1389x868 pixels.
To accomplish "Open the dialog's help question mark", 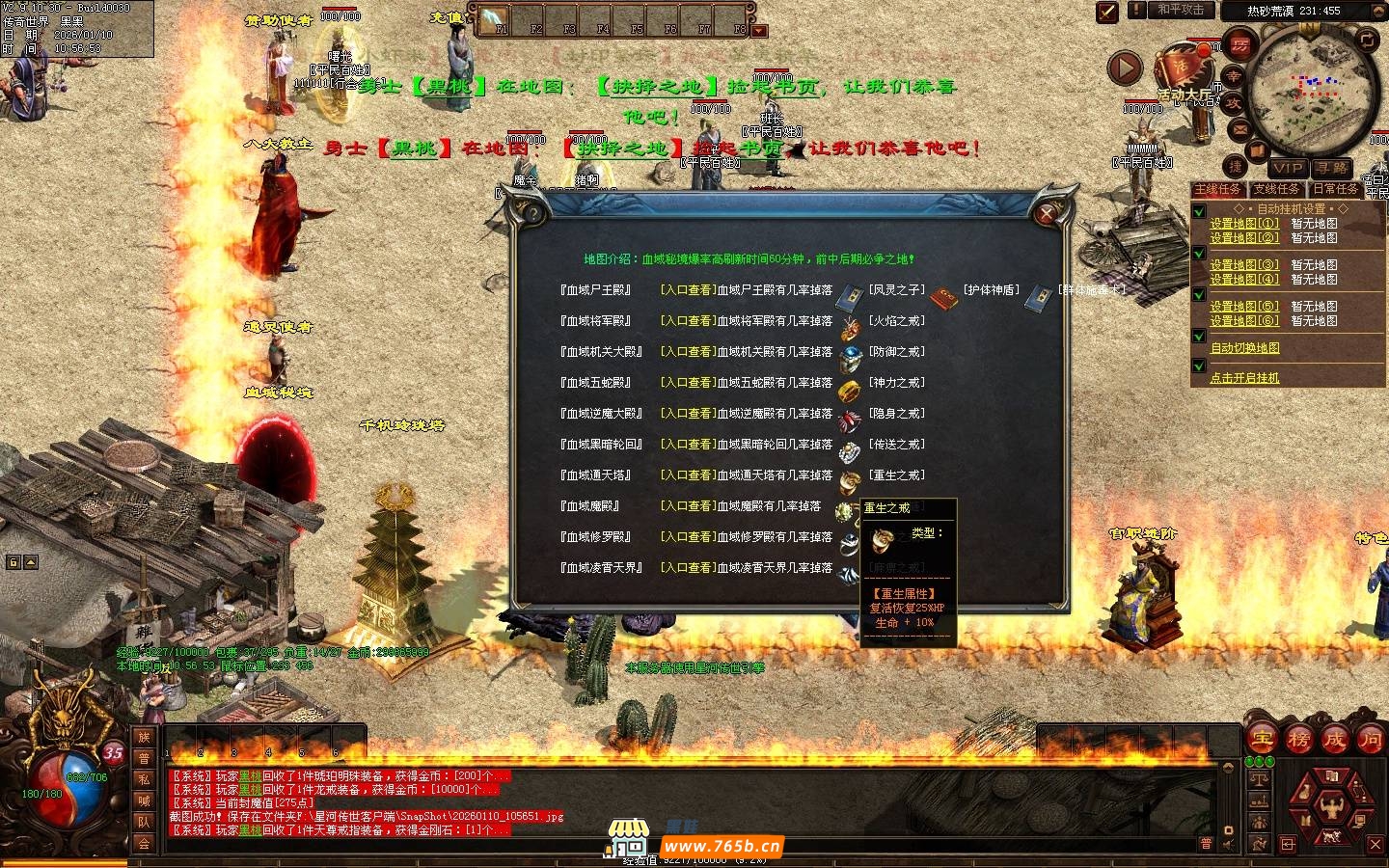I will 531,213.
